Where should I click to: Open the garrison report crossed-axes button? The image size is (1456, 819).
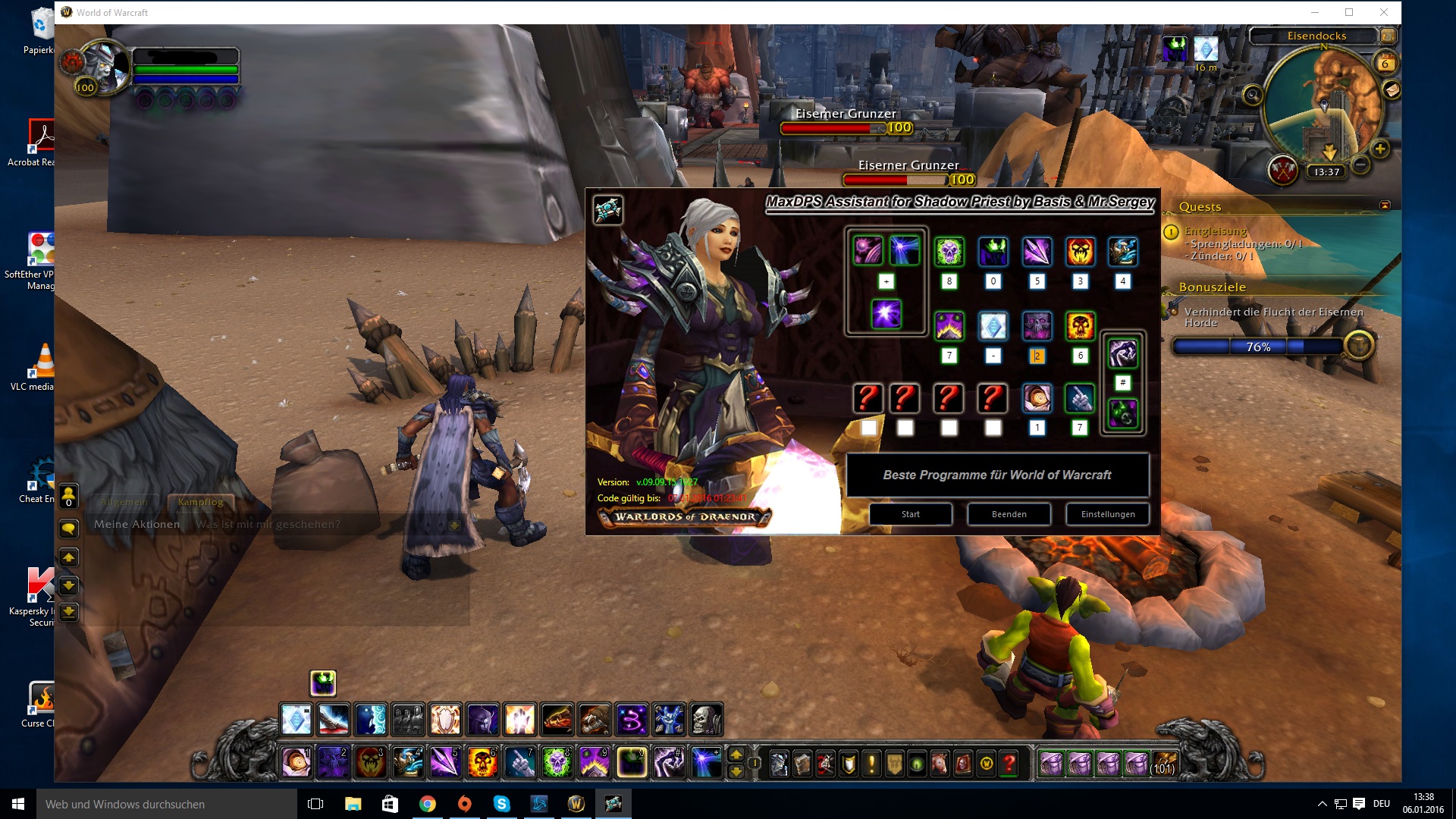pos(1283,170)
